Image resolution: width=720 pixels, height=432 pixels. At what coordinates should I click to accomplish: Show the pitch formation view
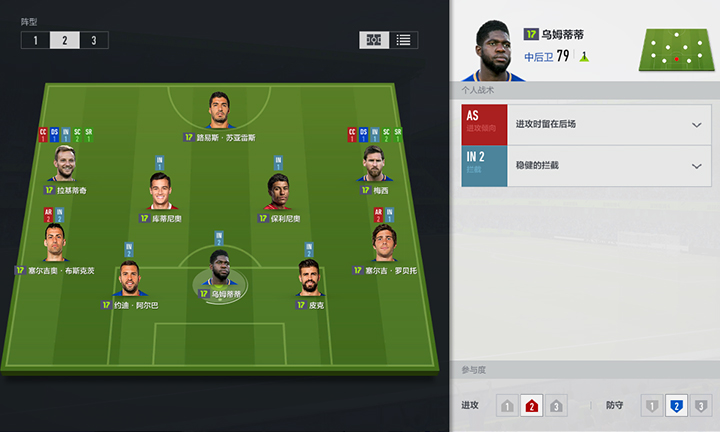click(x=374, y=40)
